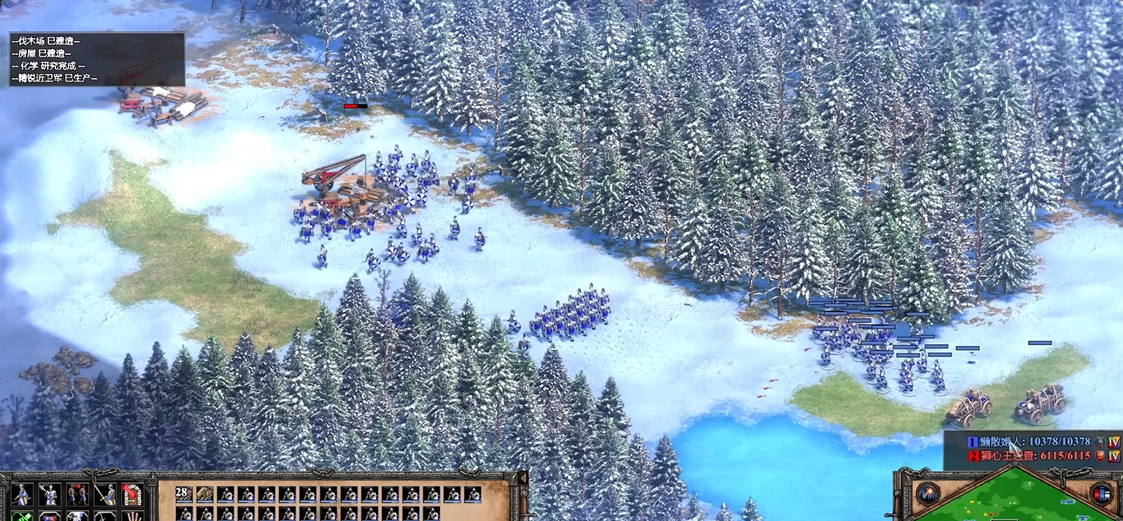Screen dimensions: 1123x521
Task: Toggle the red and blue flags button
Action: click(x=1101, y=494)
